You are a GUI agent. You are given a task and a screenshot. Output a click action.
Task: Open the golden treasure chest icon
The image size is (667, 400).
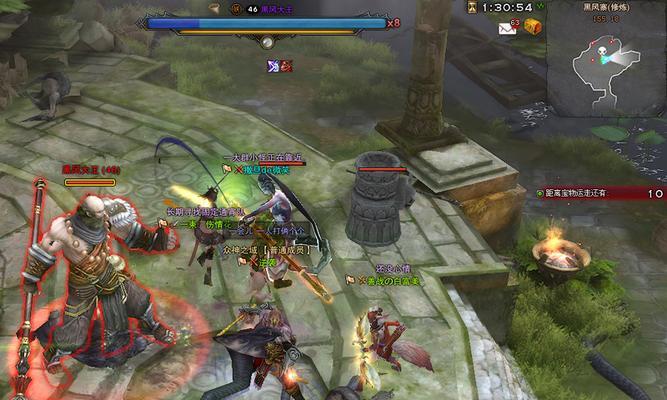(x=533, y=27)
